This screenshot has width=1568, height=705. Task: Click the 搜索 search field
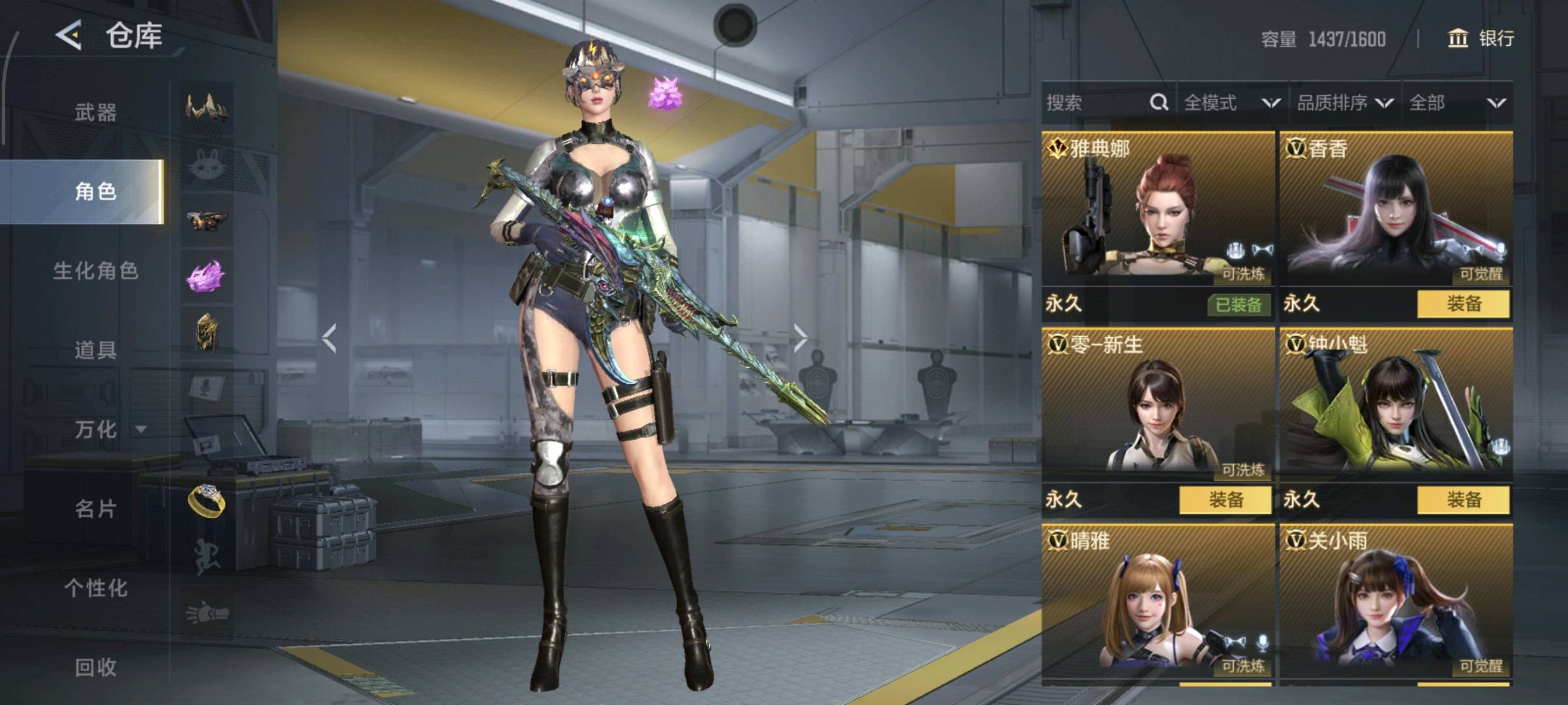point(1096,102)
